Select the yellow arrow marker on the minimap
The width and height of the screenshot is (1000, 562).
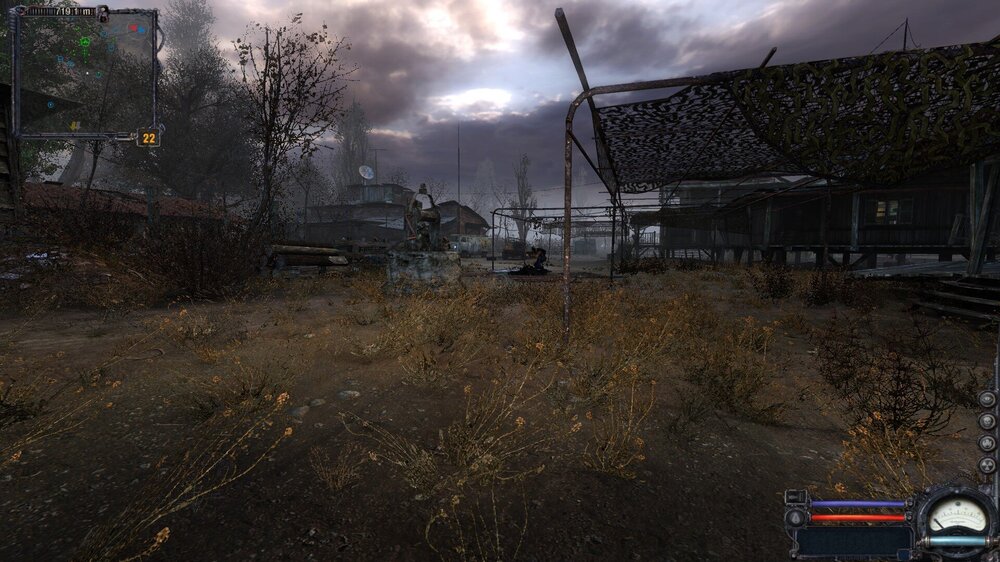[75, 126]
